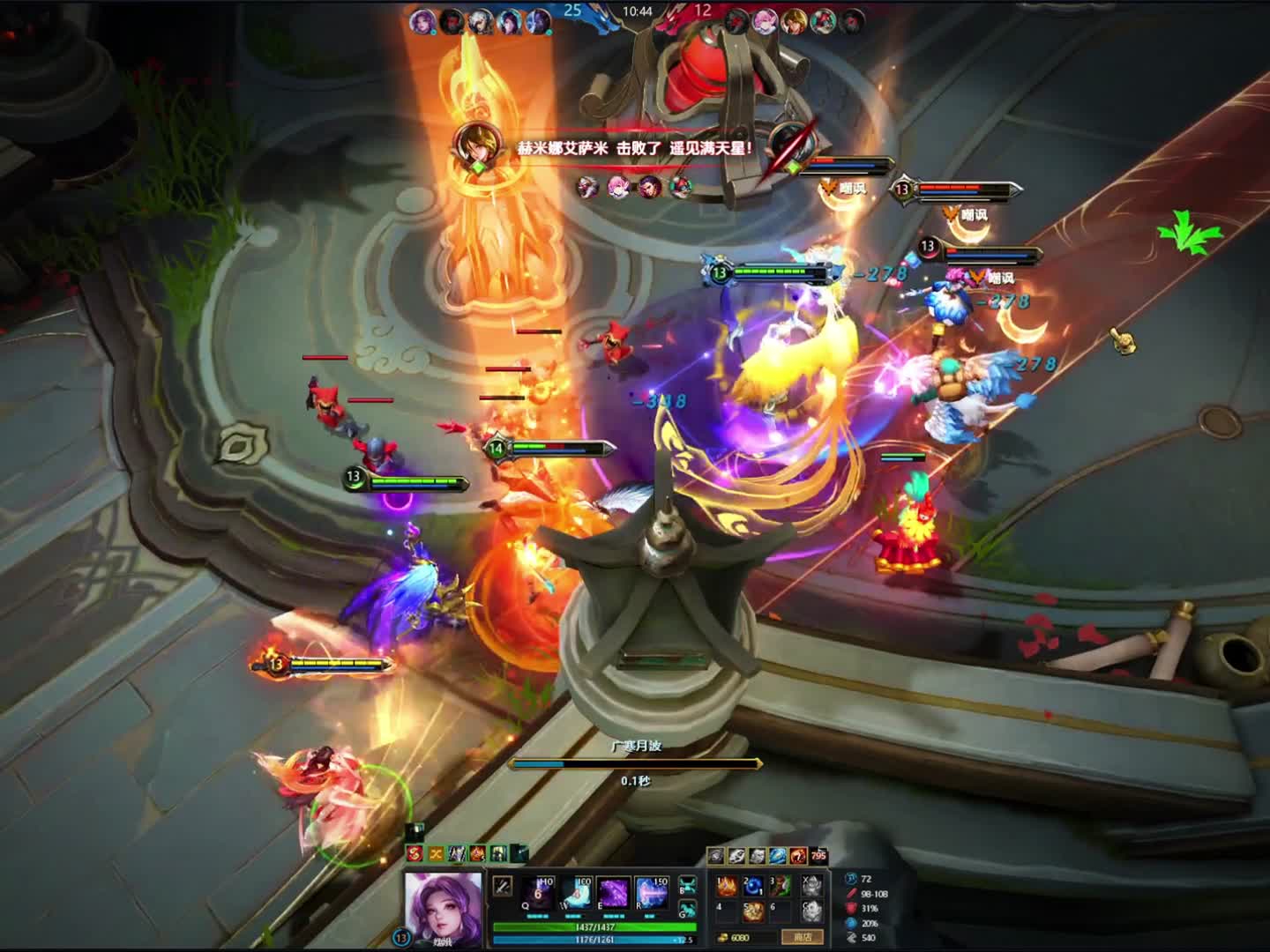The width and height of the screenshot is (1270, 952).
Task: Click the blue swirl equipment icon above the inventory
Action: pos(778,856)
